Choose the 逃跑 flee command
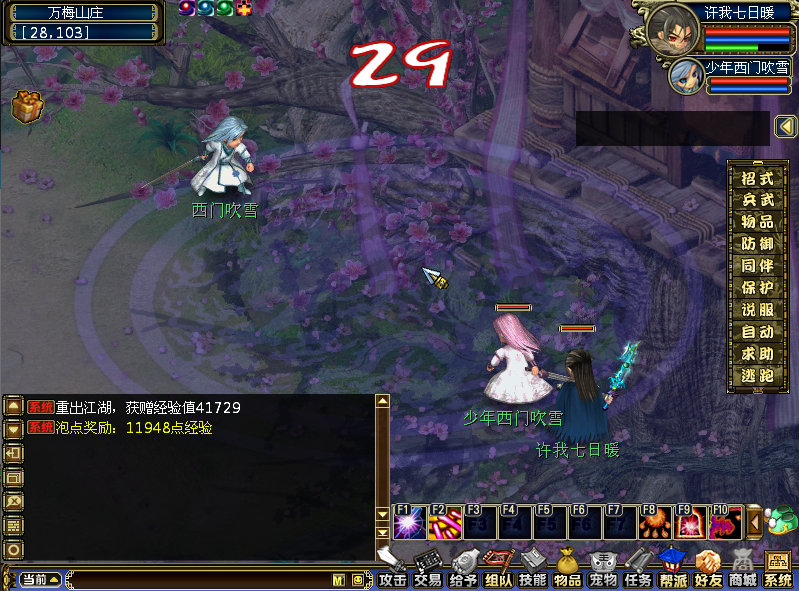Image resolution: width=799 pixels, height=591 pixels. click(757, 375)
